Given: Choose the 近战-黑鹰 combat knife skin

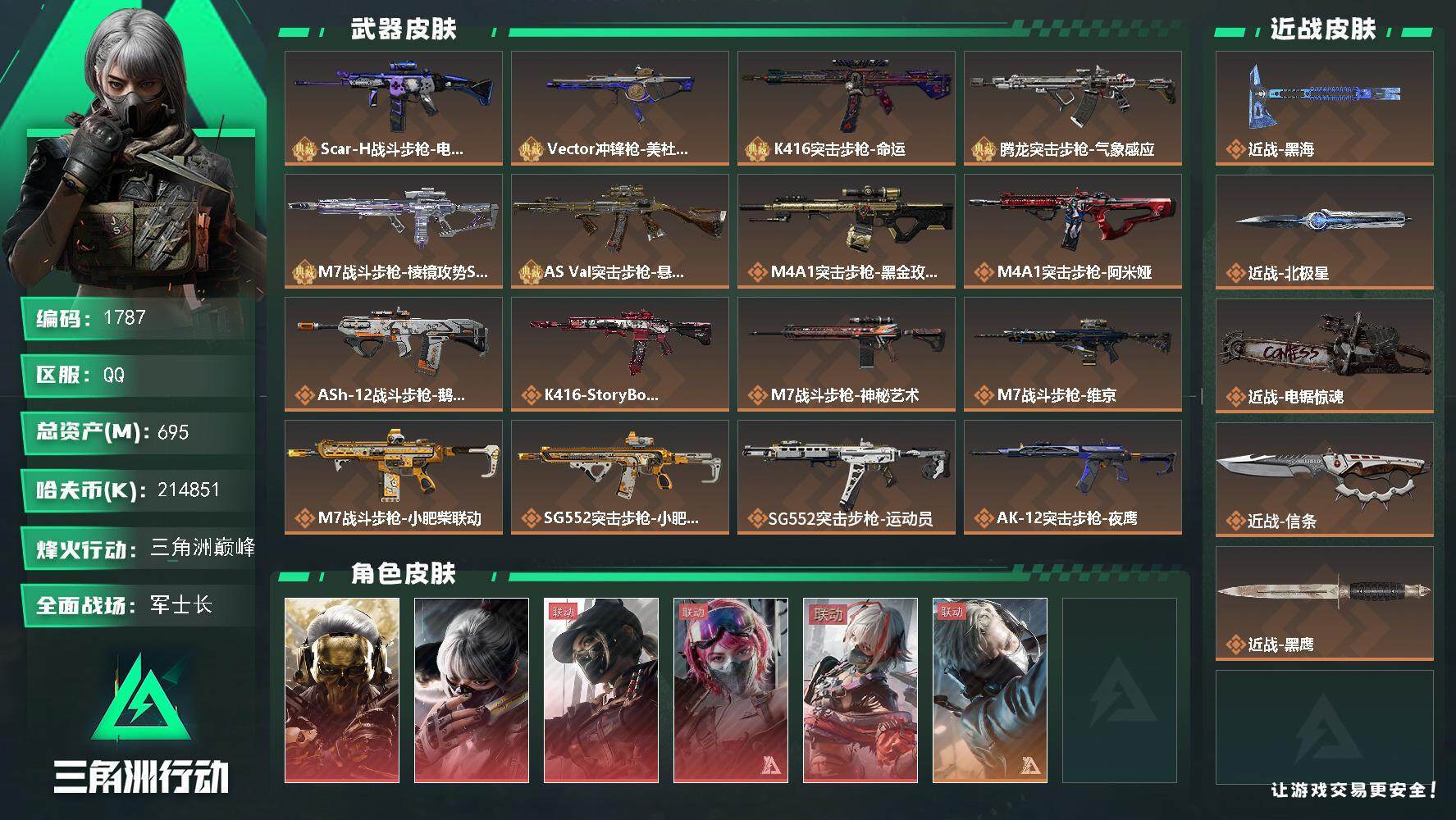Looking at the screenshot, I should coord(1324,603).
